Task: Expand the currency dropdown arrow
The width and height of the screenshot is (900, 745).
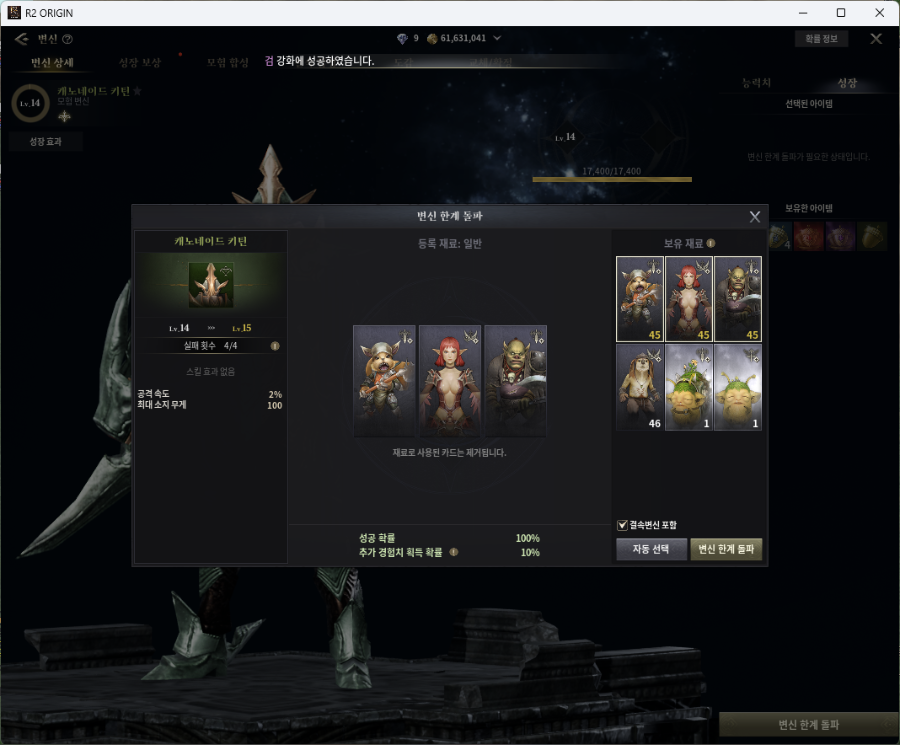Action: [497, 39]
